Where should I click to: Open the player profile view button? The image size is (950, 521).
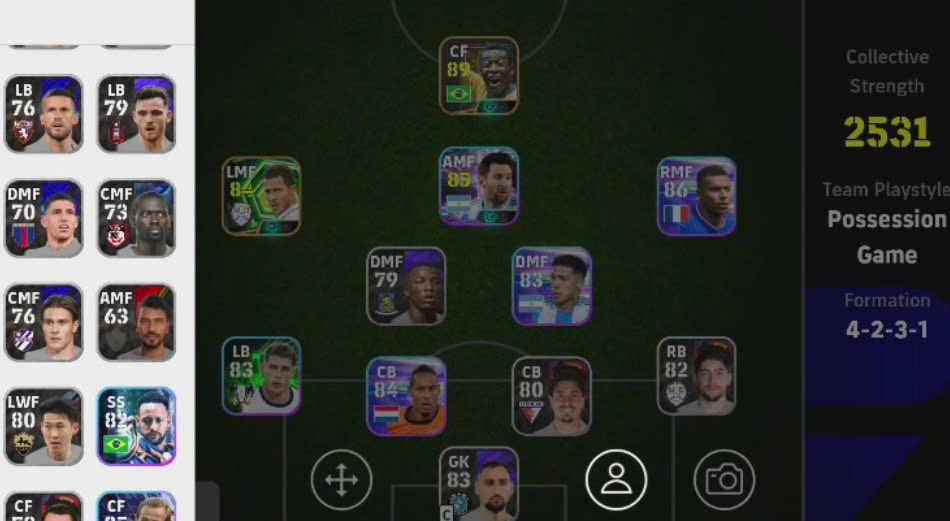616,480
